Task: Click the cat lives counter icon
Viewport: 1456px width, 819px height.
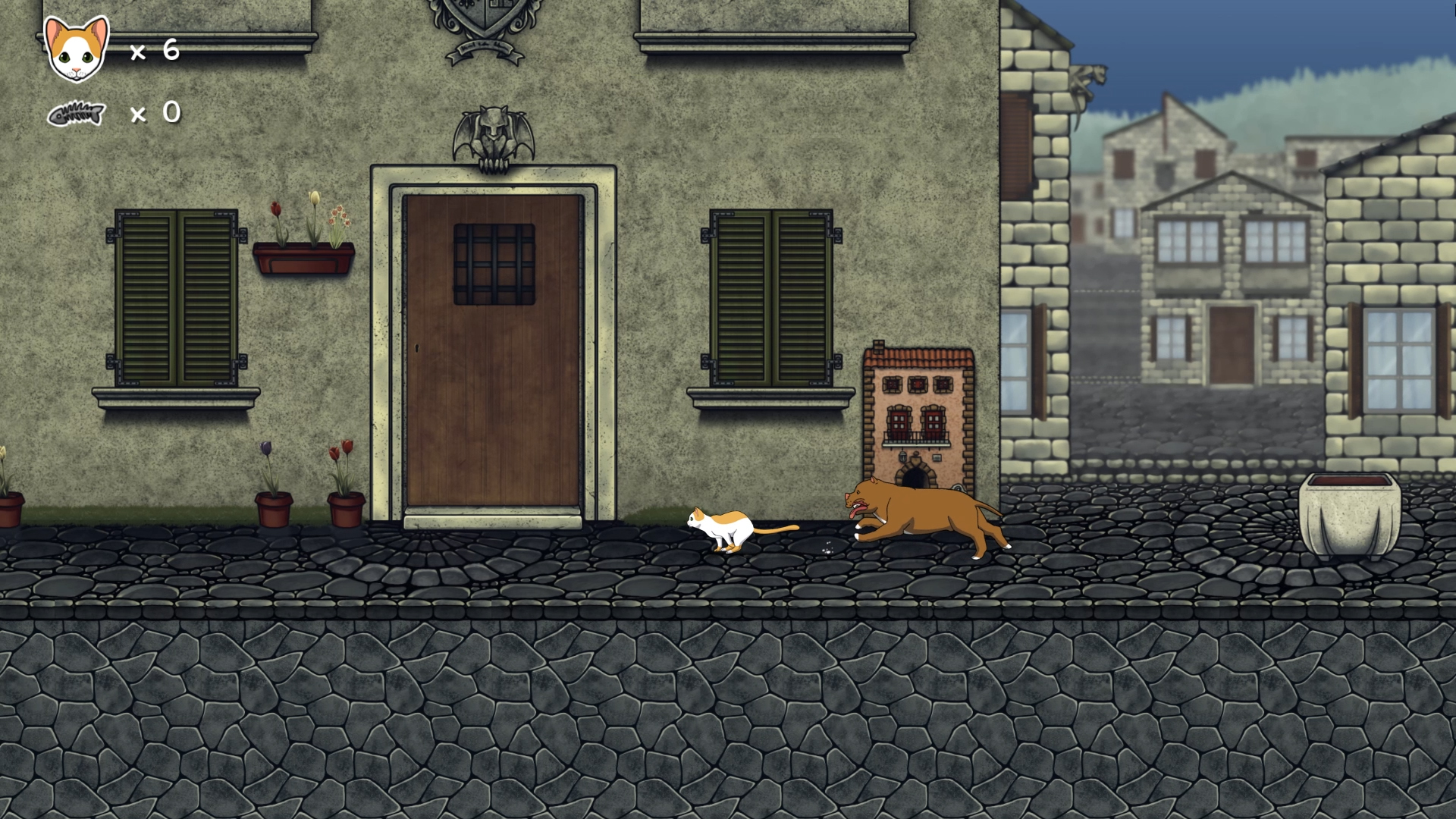Action: (x=74, y=49)
